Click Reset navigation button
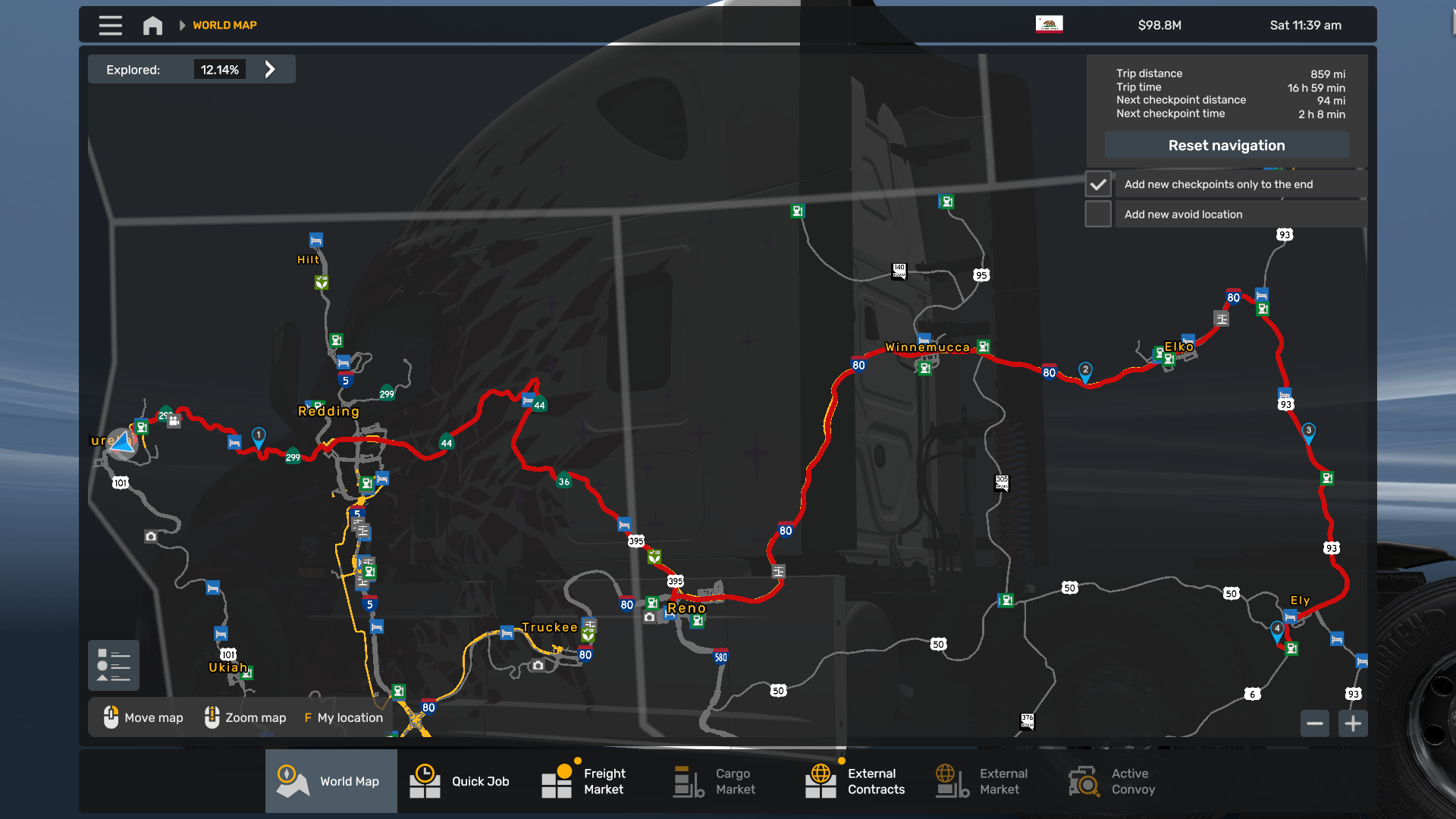The image size is (1456, 819). (x=1226, y=146)
